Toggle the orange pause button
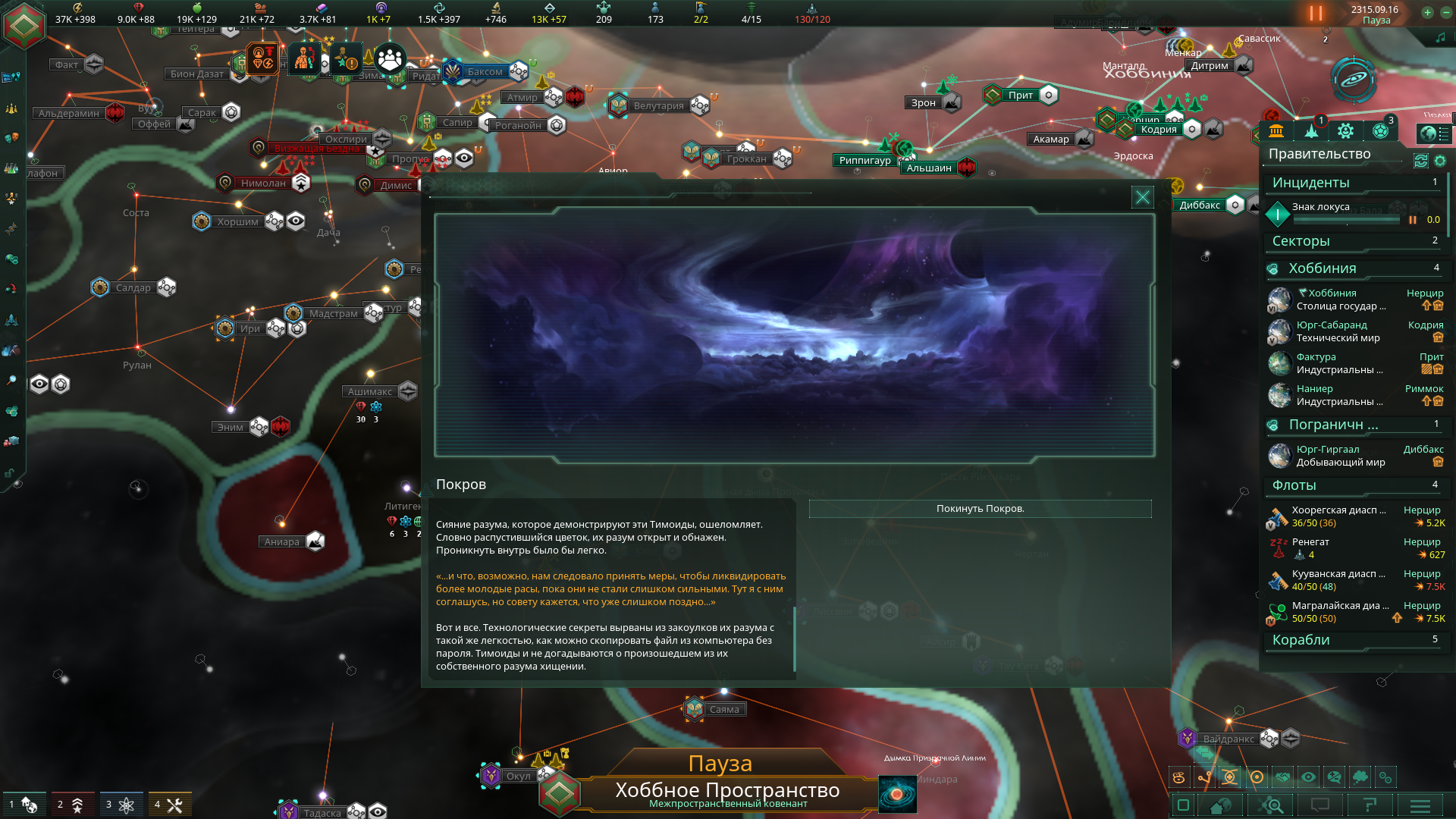The width and height of the screenshot is (1456, 819). 1316,14
